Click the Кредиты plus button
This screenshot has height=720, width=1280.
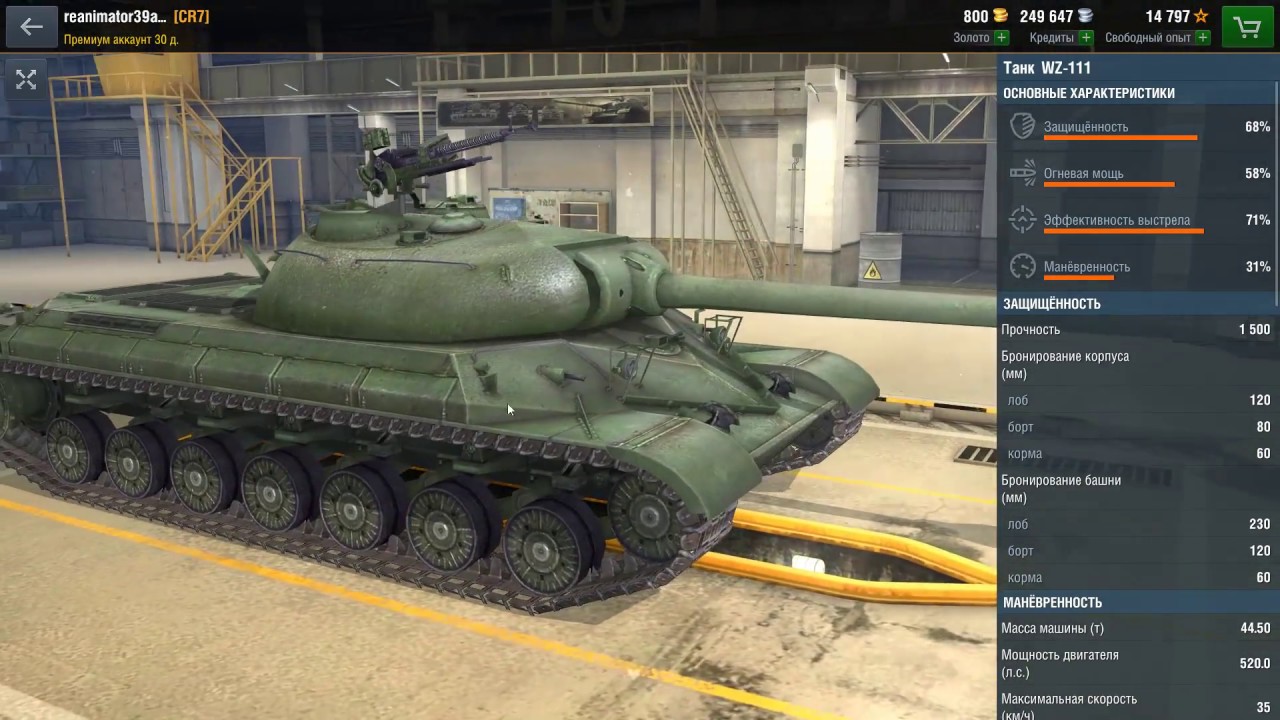tap(1085, 37)
